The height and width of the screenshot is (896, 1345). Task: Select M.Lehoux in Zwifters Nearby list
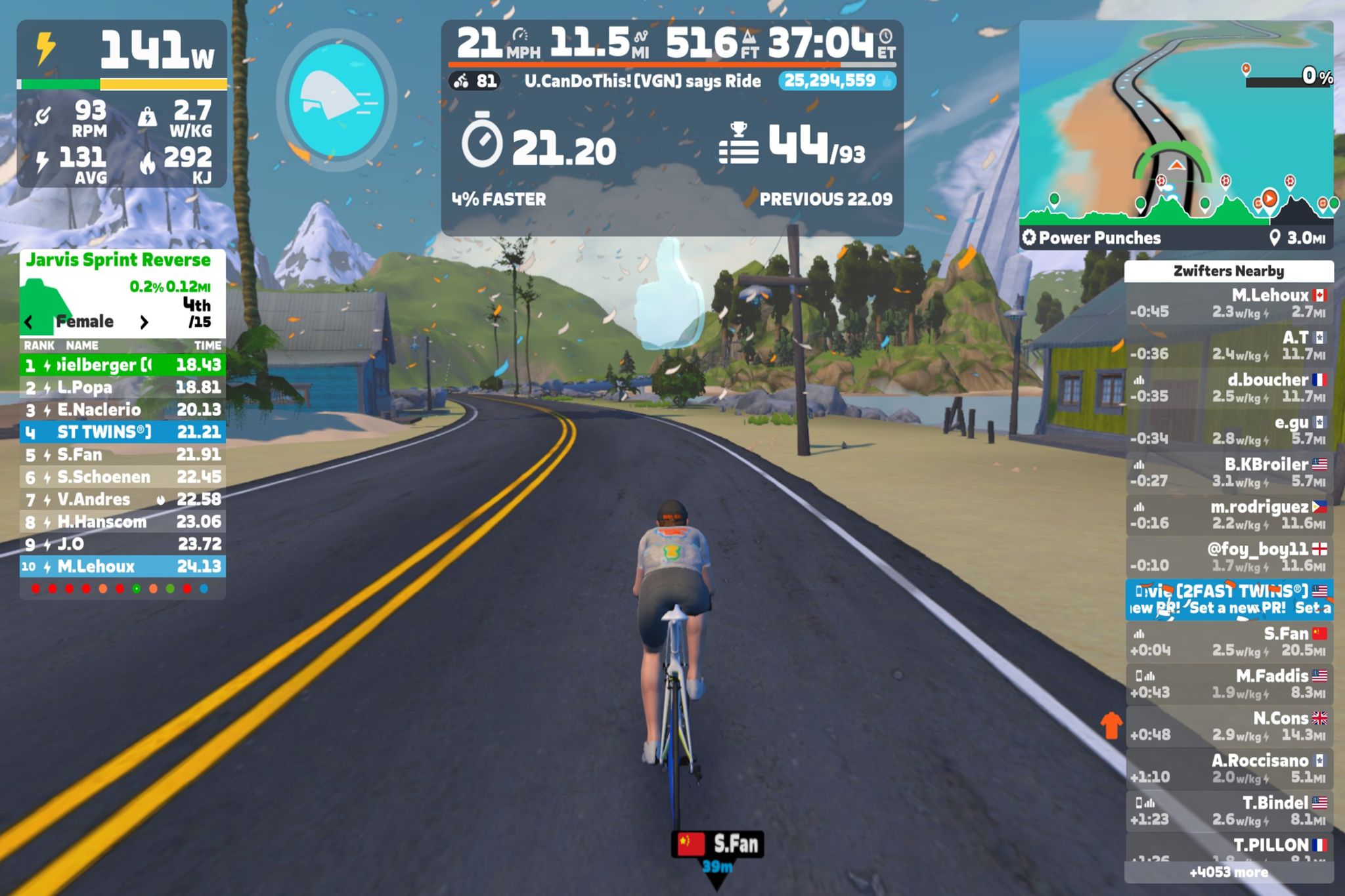point(1228,303)
